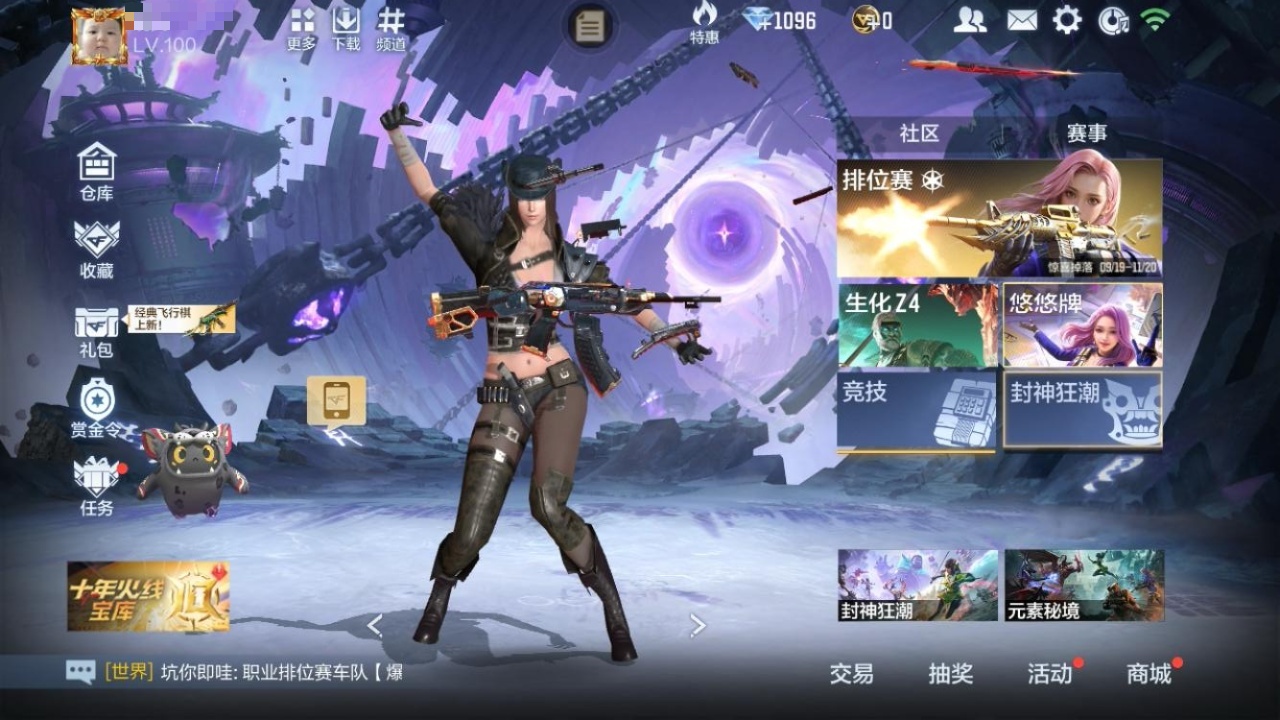
Task: Open the 频道 (Channel) selector
Action: pyautogui.click(x=391, y=28)
